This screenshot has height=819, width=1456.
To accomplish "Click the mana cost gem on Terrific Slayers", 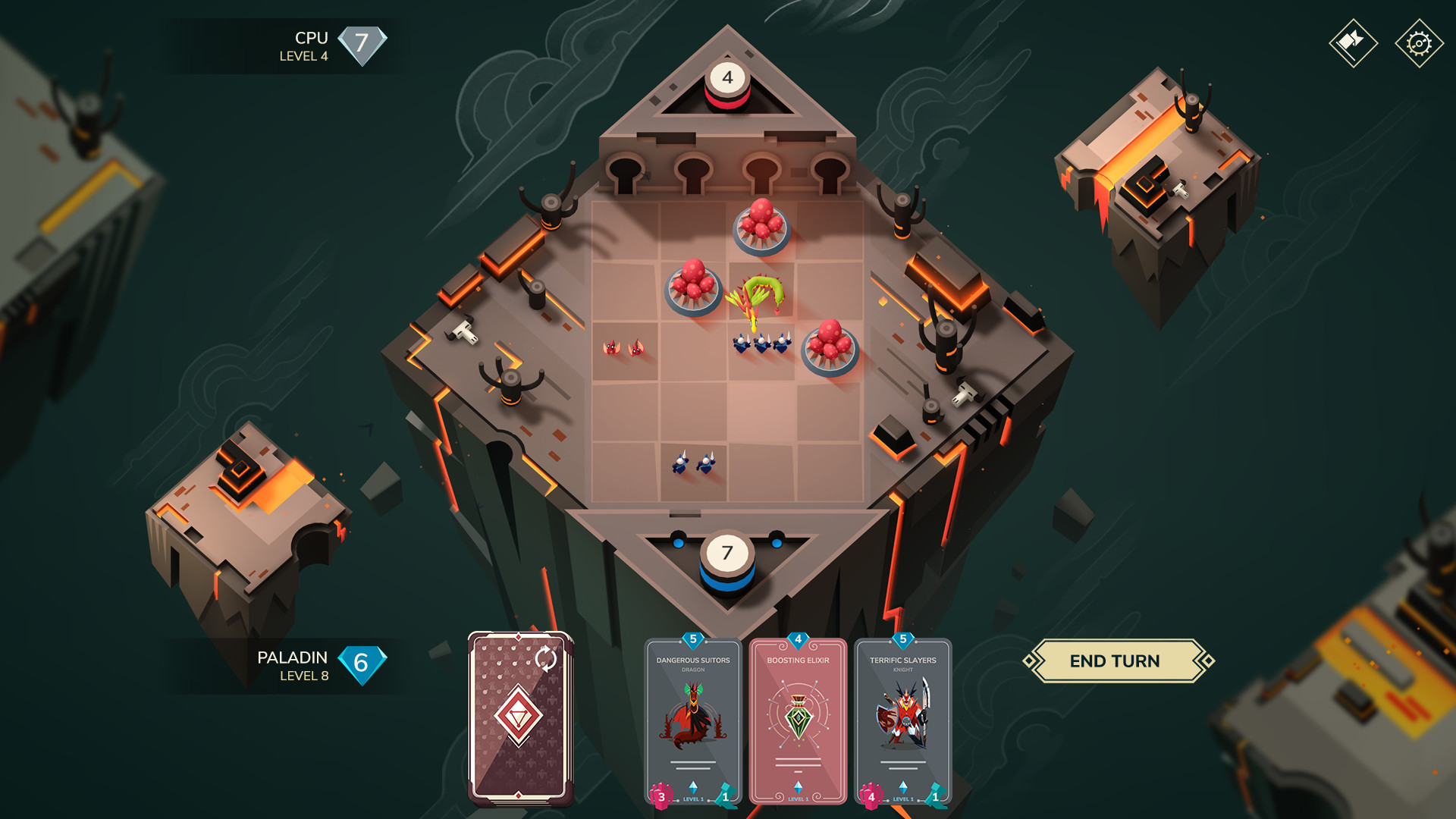I will tap(902, 639).
